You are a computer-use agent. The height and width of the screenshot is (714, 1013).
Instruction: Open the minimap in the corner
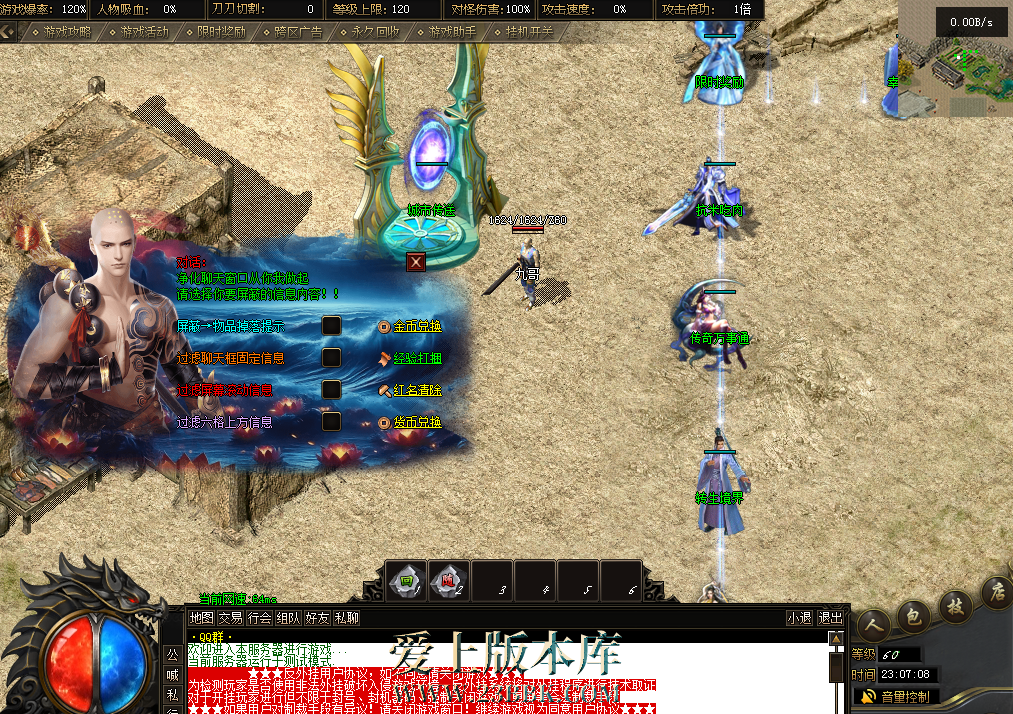coord(955,60)
